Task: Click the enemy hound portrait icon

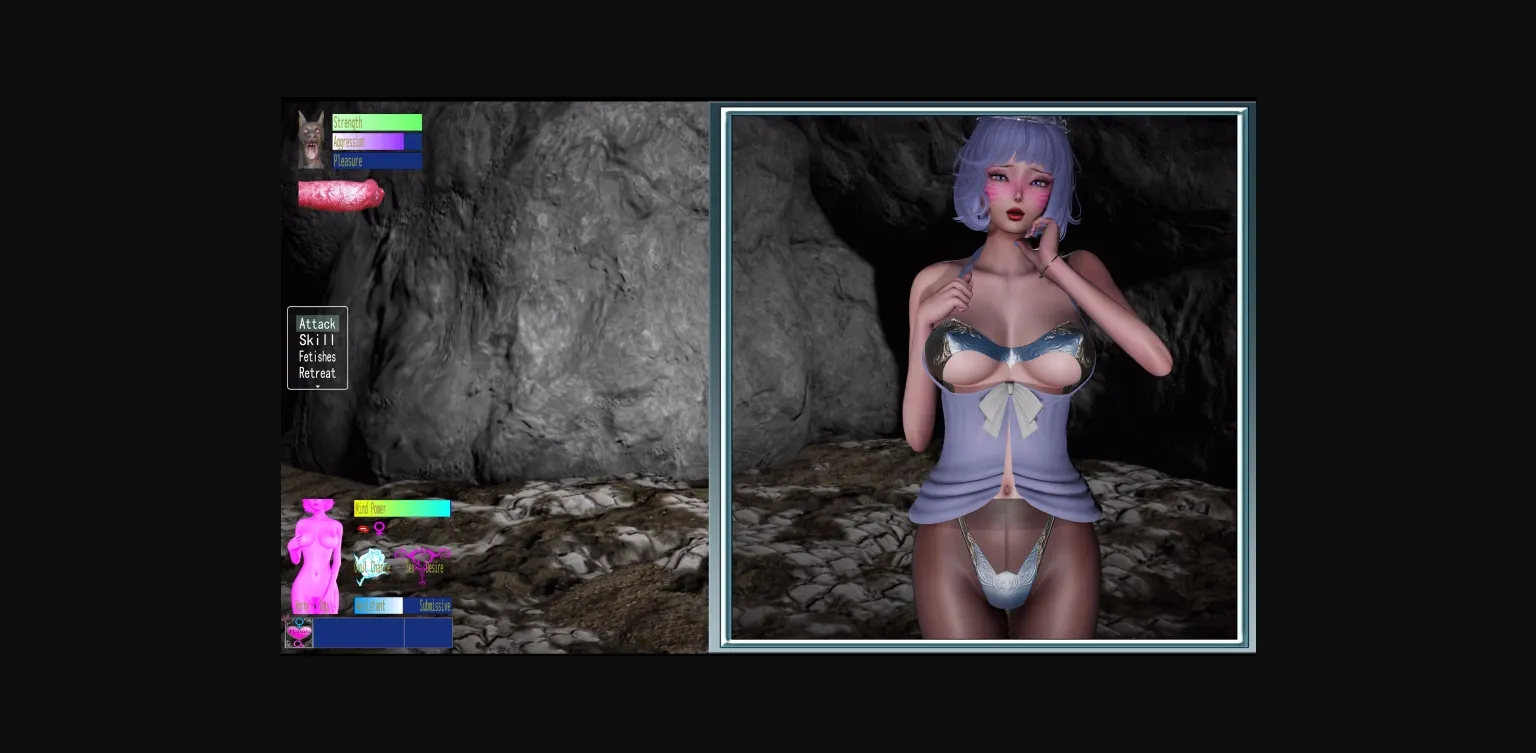Action: coord(310,140)
